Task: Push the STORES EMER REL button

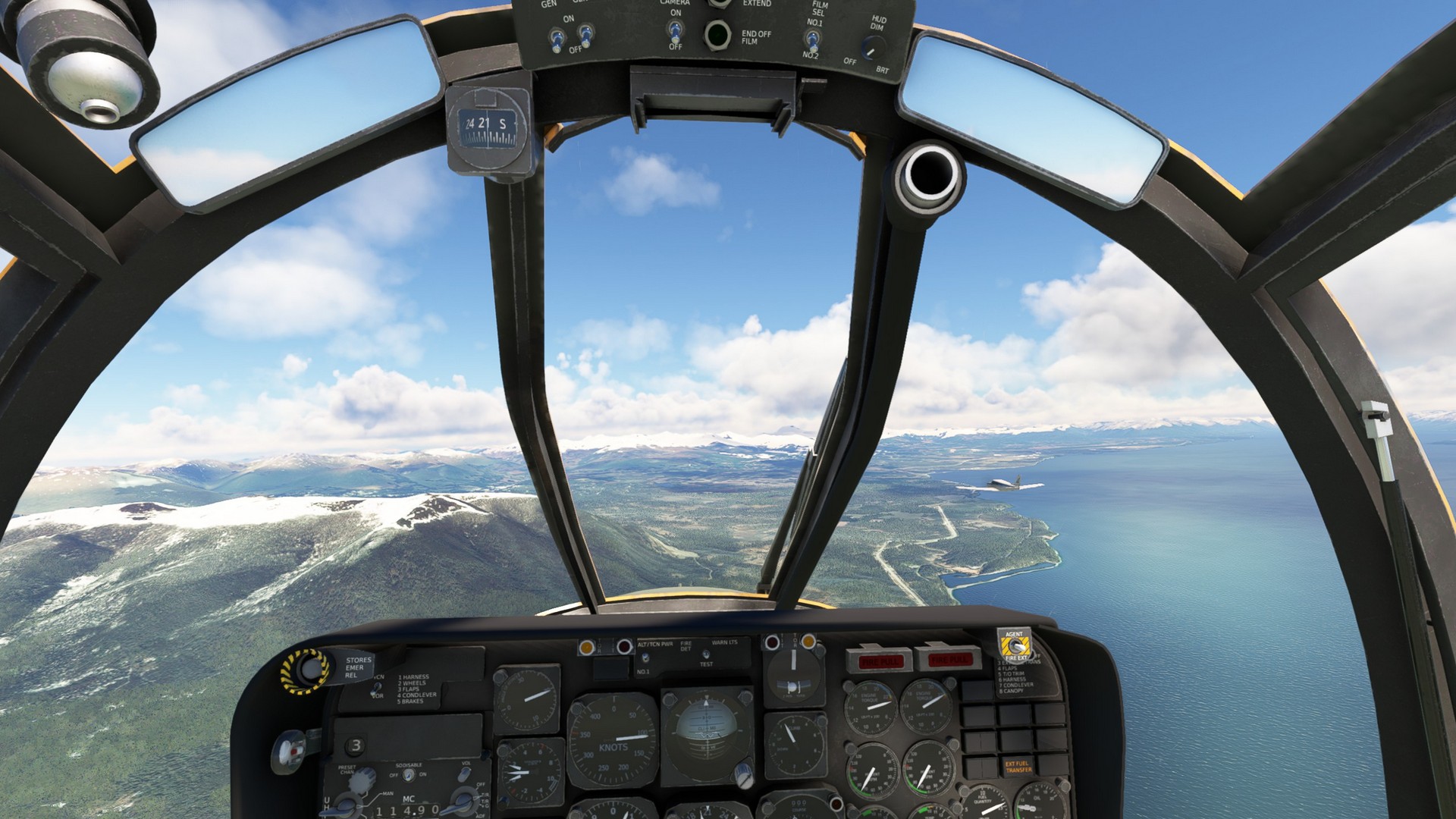Action: tap(308, 670)
